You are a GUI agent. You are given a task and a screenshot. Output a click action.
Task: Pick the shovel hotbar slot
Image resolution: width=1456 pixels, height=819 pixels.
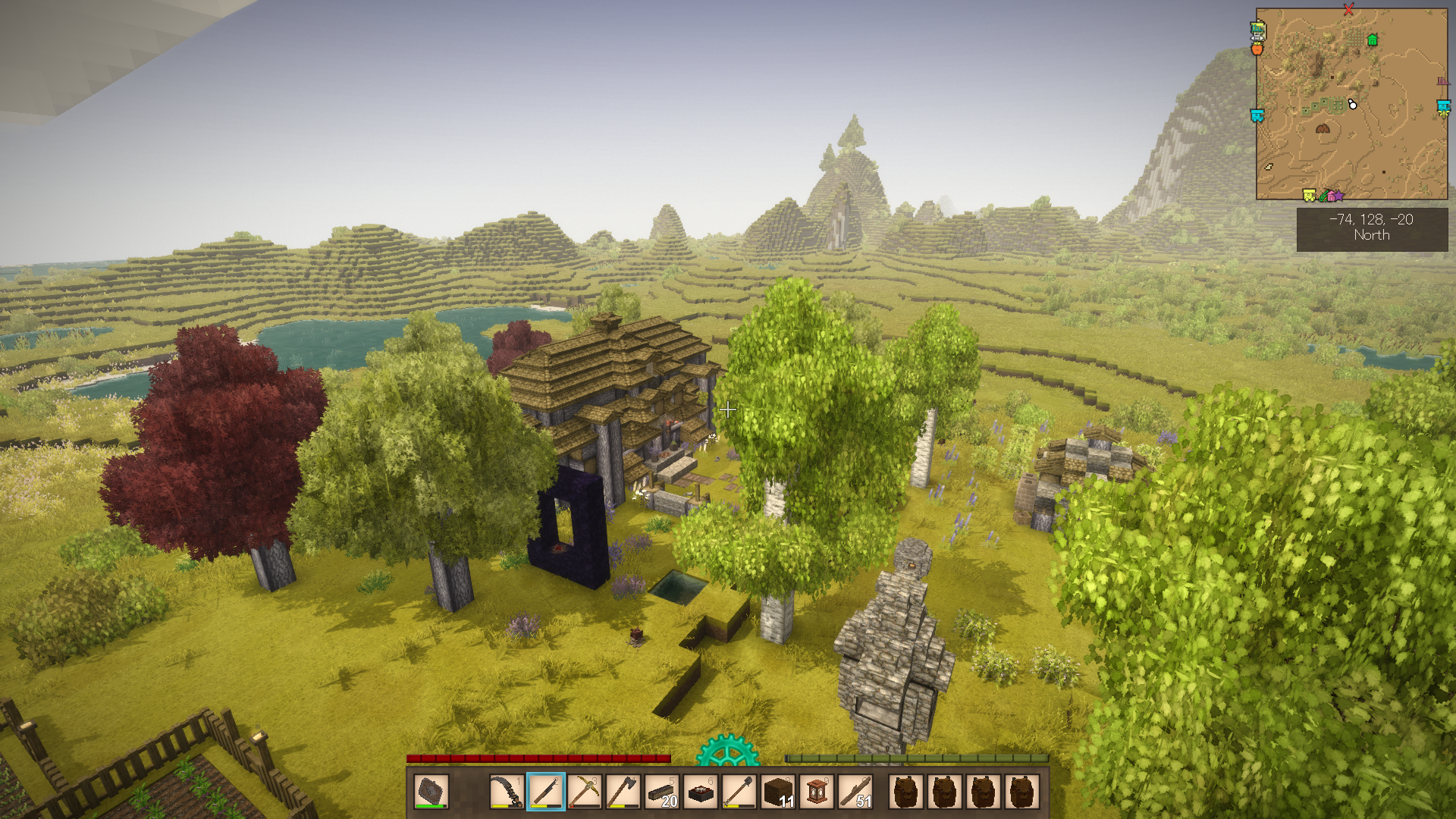coord(739,792)
